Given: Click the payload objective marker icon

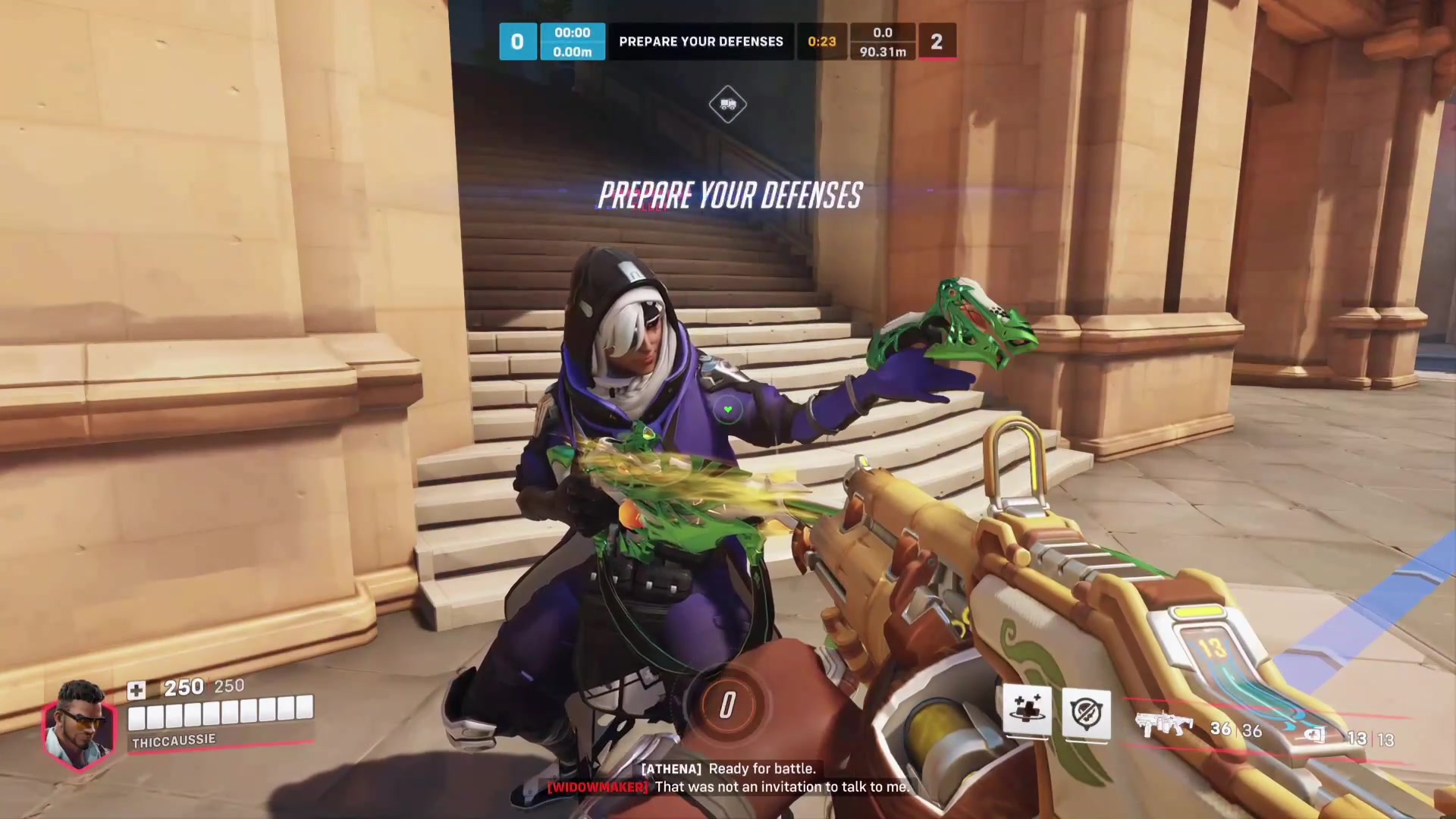Looking at the screenshot, I should [x=728, y=105].
